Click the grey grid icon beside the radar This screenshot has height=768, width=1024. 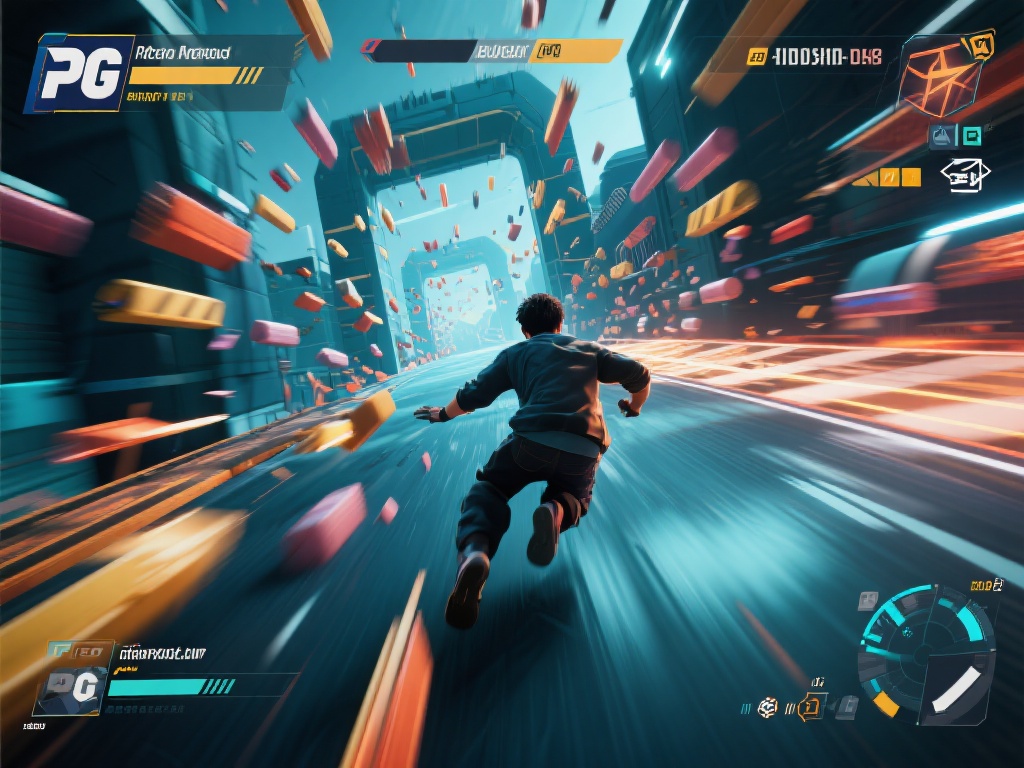click(868, 601)
